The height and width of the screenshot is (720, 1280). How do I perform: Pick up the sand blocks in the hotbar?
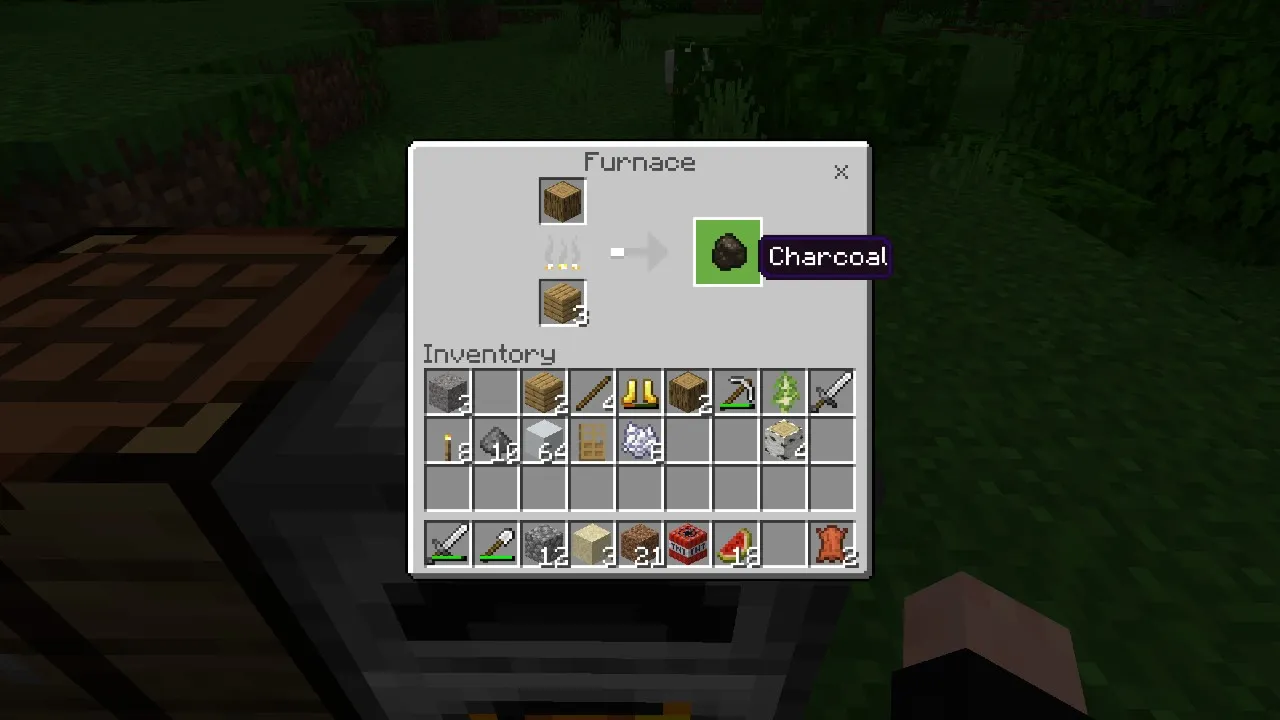(x=591, y=543)
